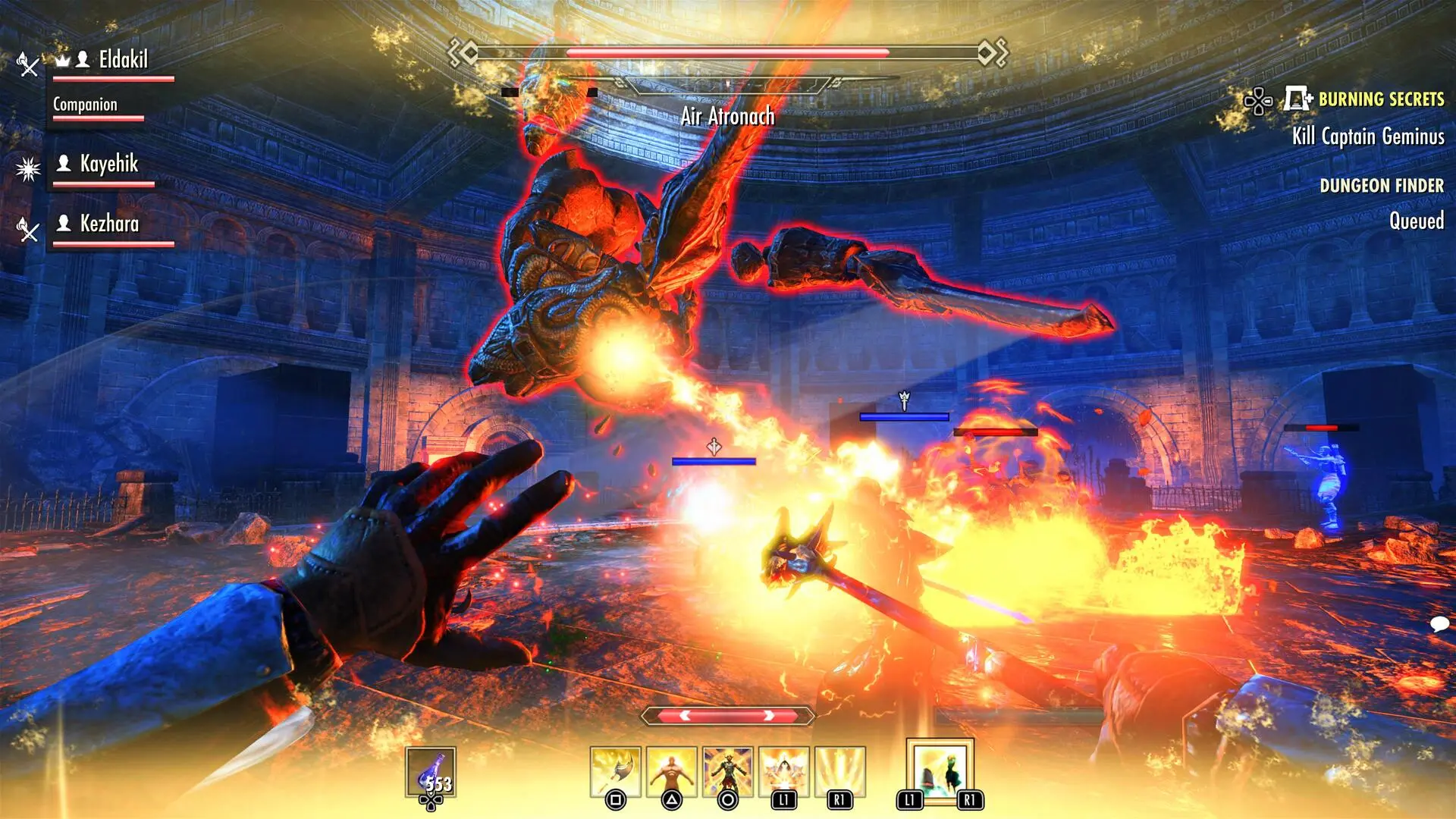Use the blue potion quickslot
Image resolution: width=1456 pixels, height=819 pixels.
(x=431, y=773)
